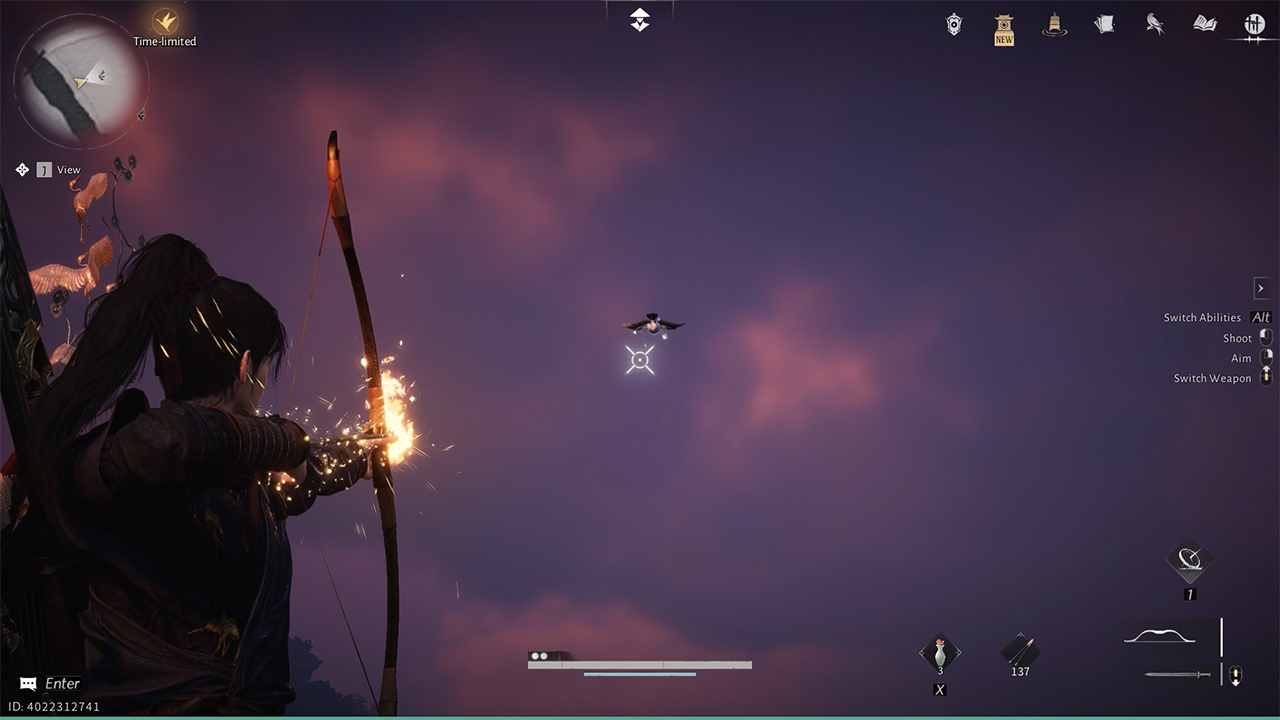
Task: Open the circular minimap
Action: 82,82
